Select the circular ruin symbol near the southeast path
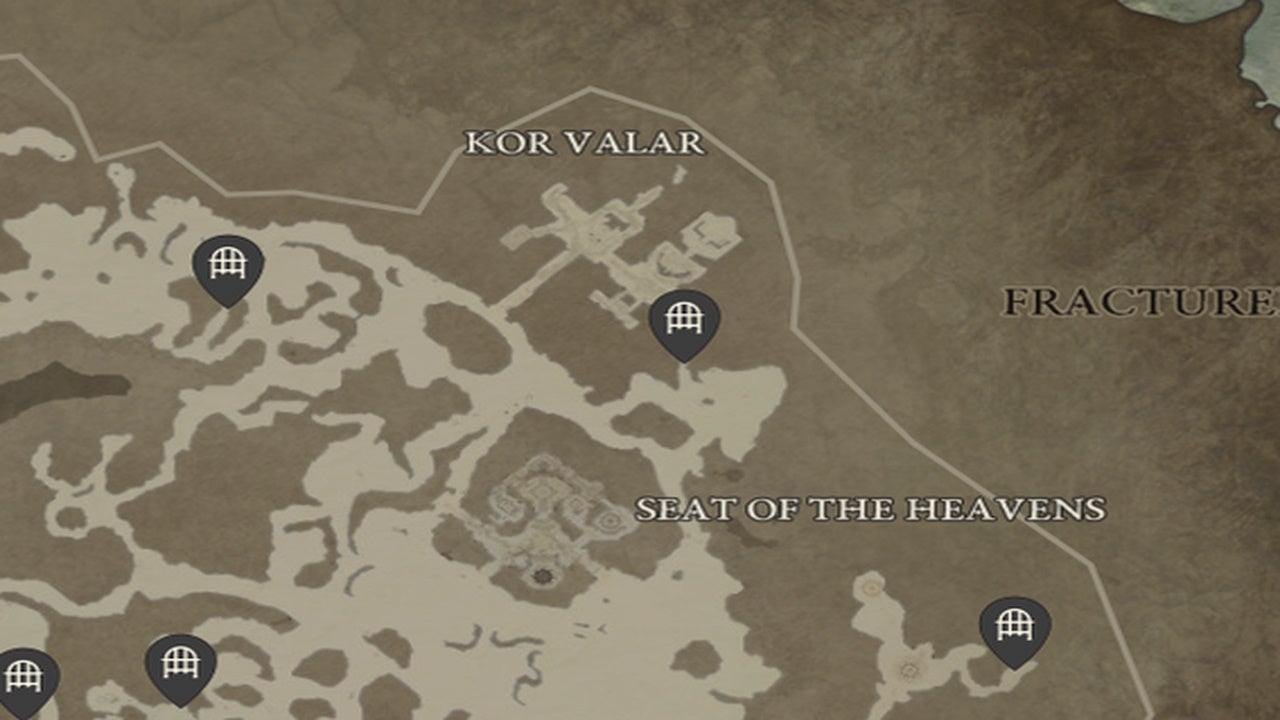This screenshot has height=720, width=1280. click(908, 668)
